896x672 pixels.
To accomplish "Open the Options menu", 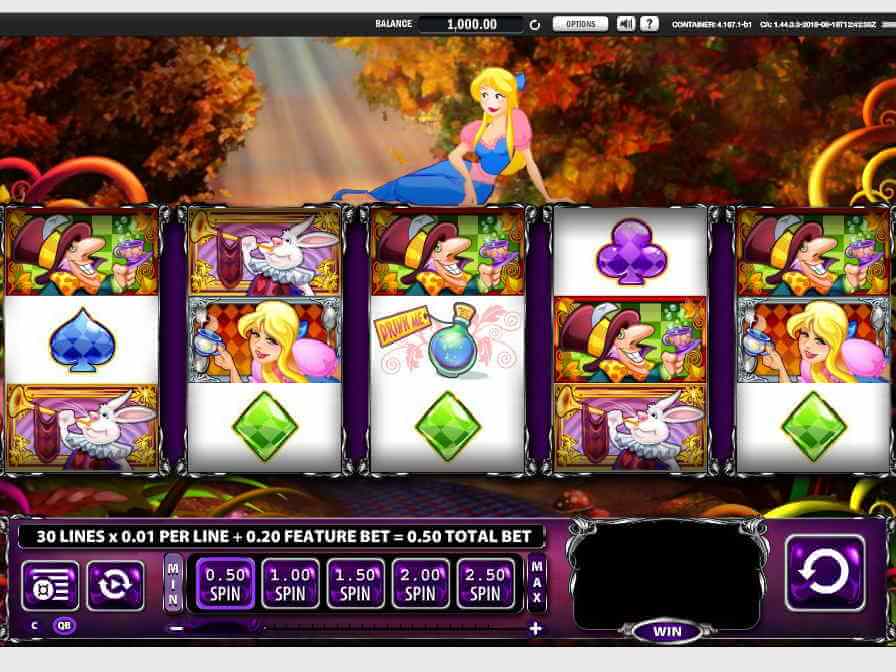I will (580, 24).
